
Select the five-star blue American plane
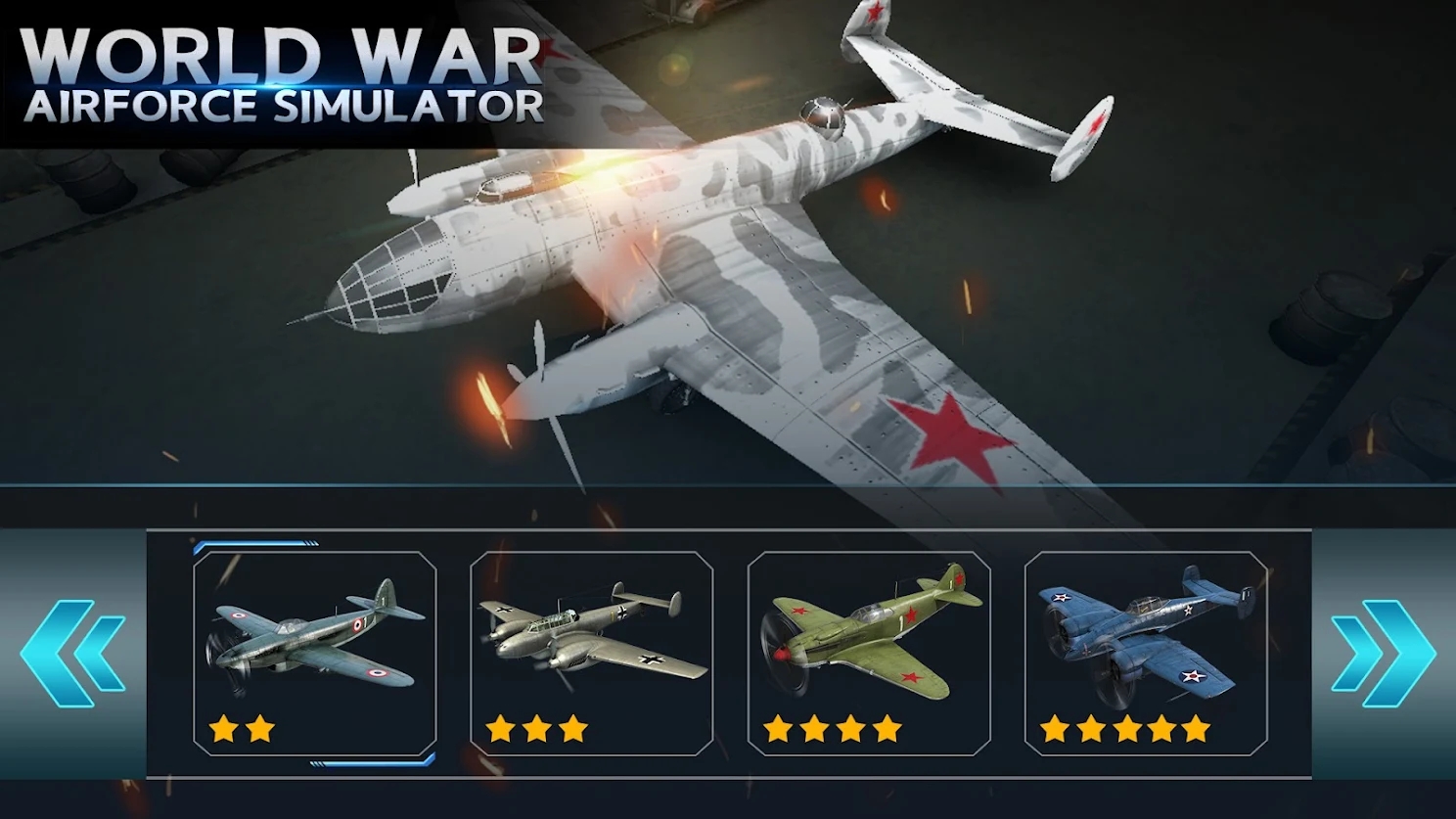pyautogui.click(x=1145, y=636)
